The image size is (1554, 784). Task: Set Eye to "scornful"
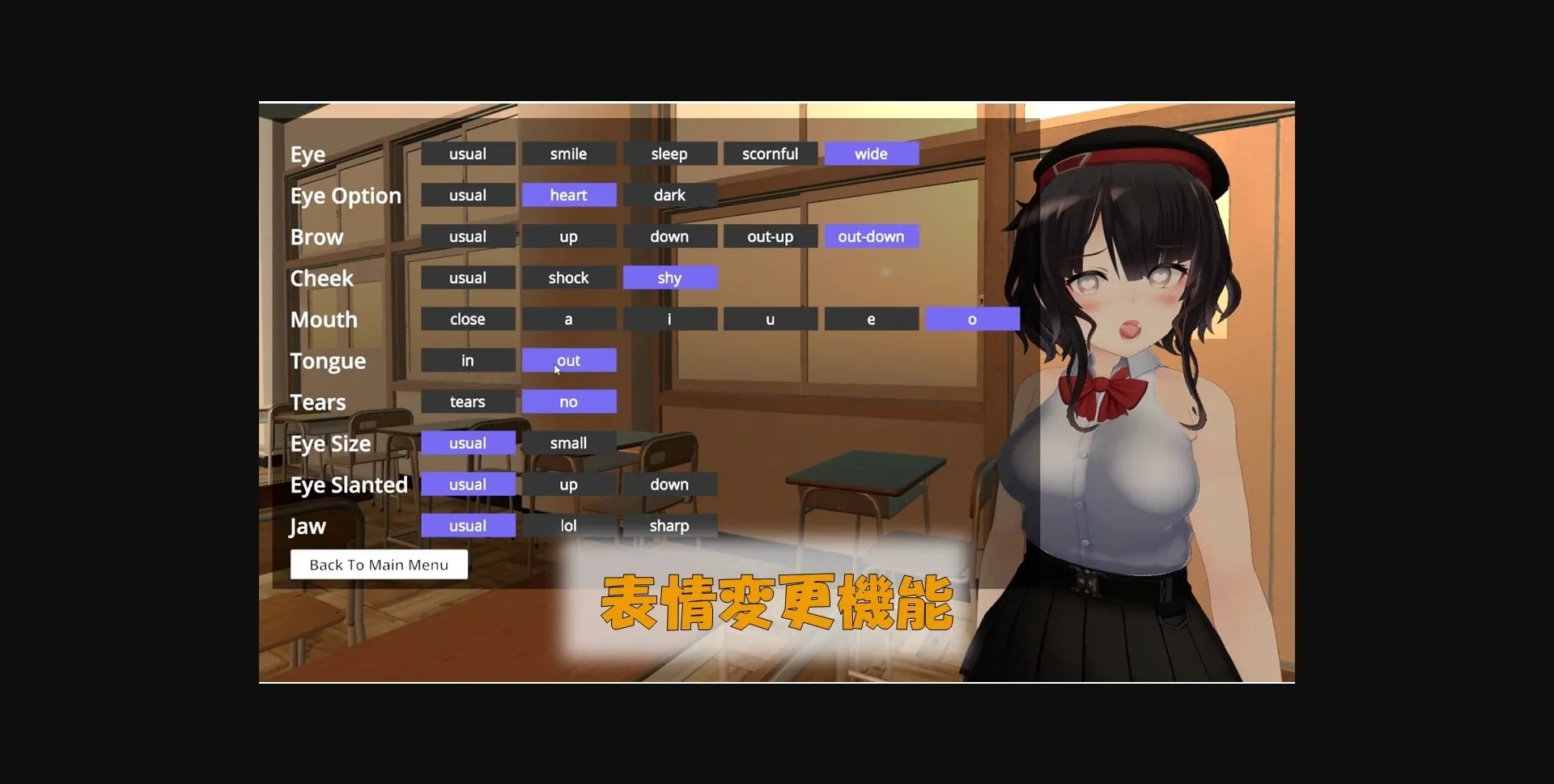pyautogui.click(x=770, y=153)
